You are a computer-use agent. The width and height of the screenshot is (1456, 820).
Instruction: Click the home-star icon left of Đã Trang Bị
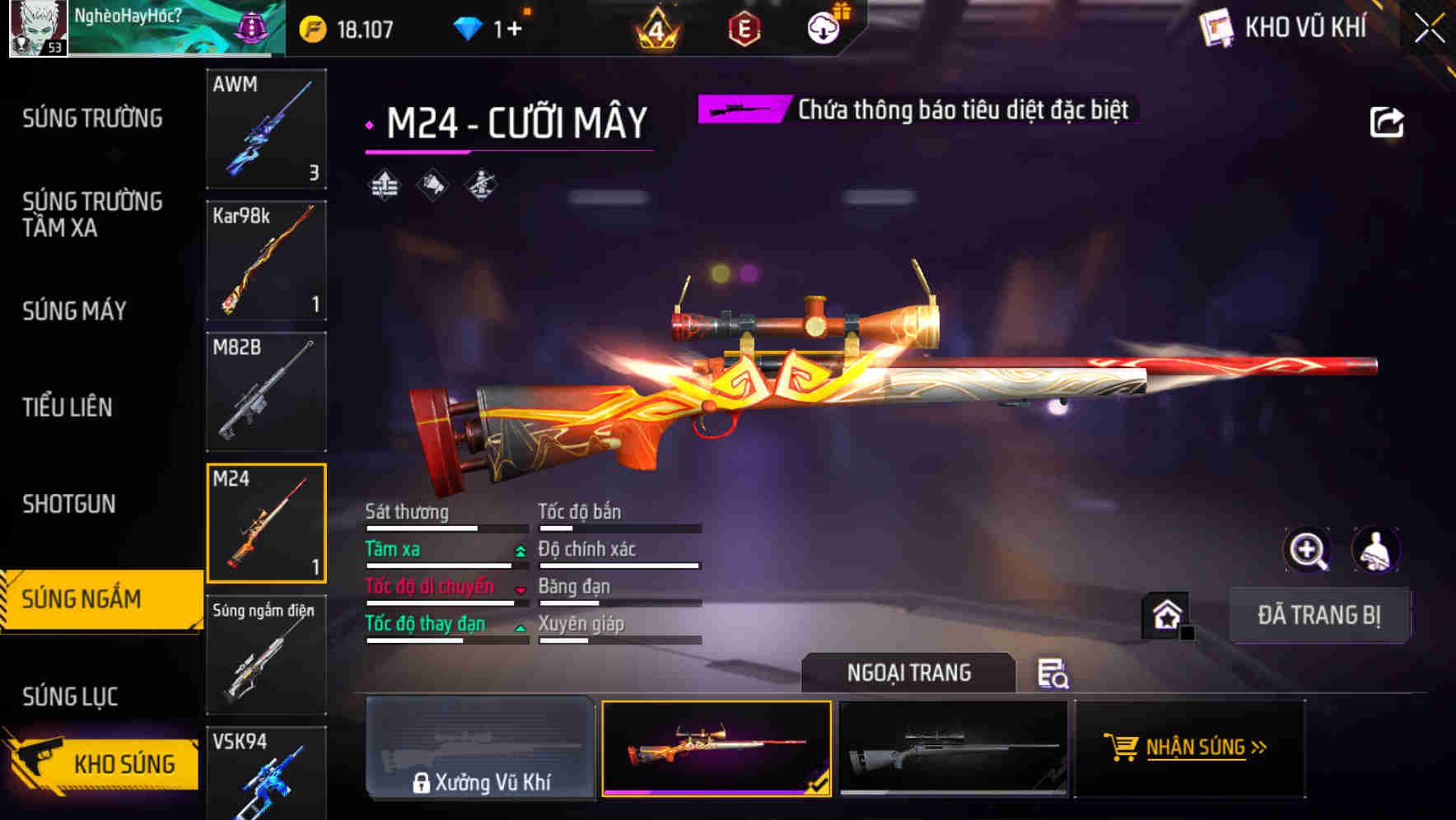coord(1168,614)
